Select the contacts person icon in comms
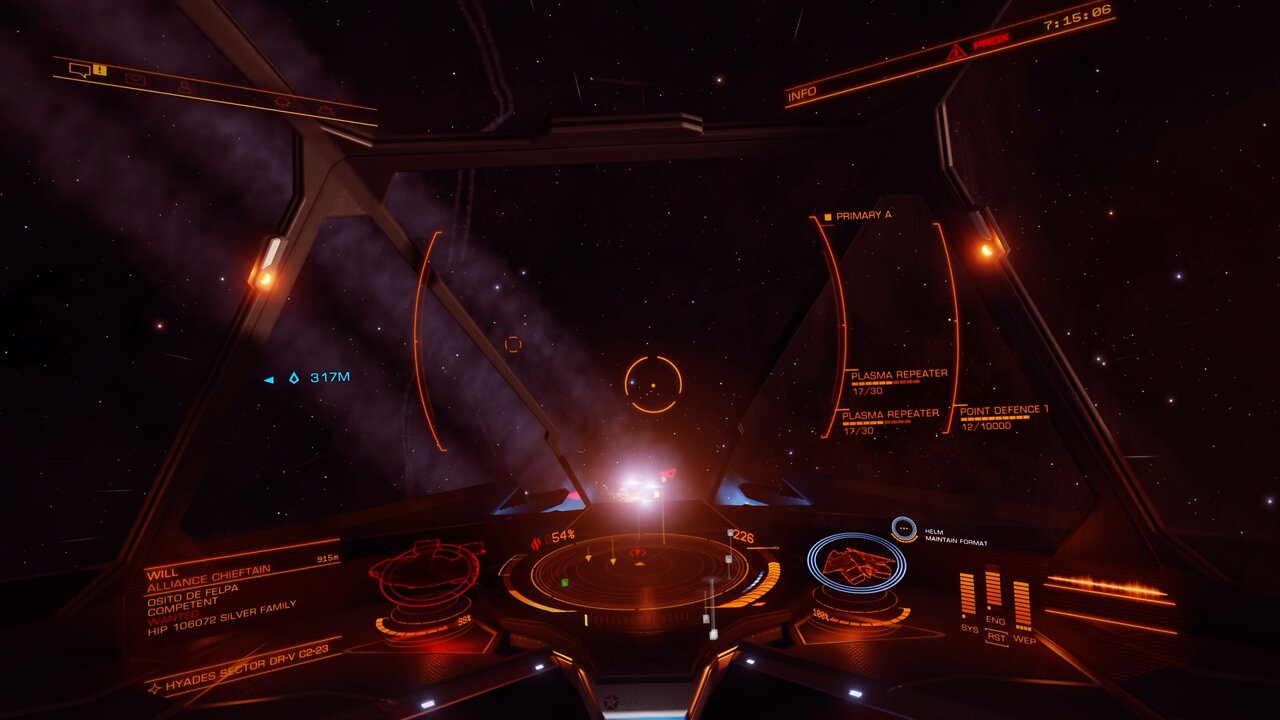 pos(185,88)
